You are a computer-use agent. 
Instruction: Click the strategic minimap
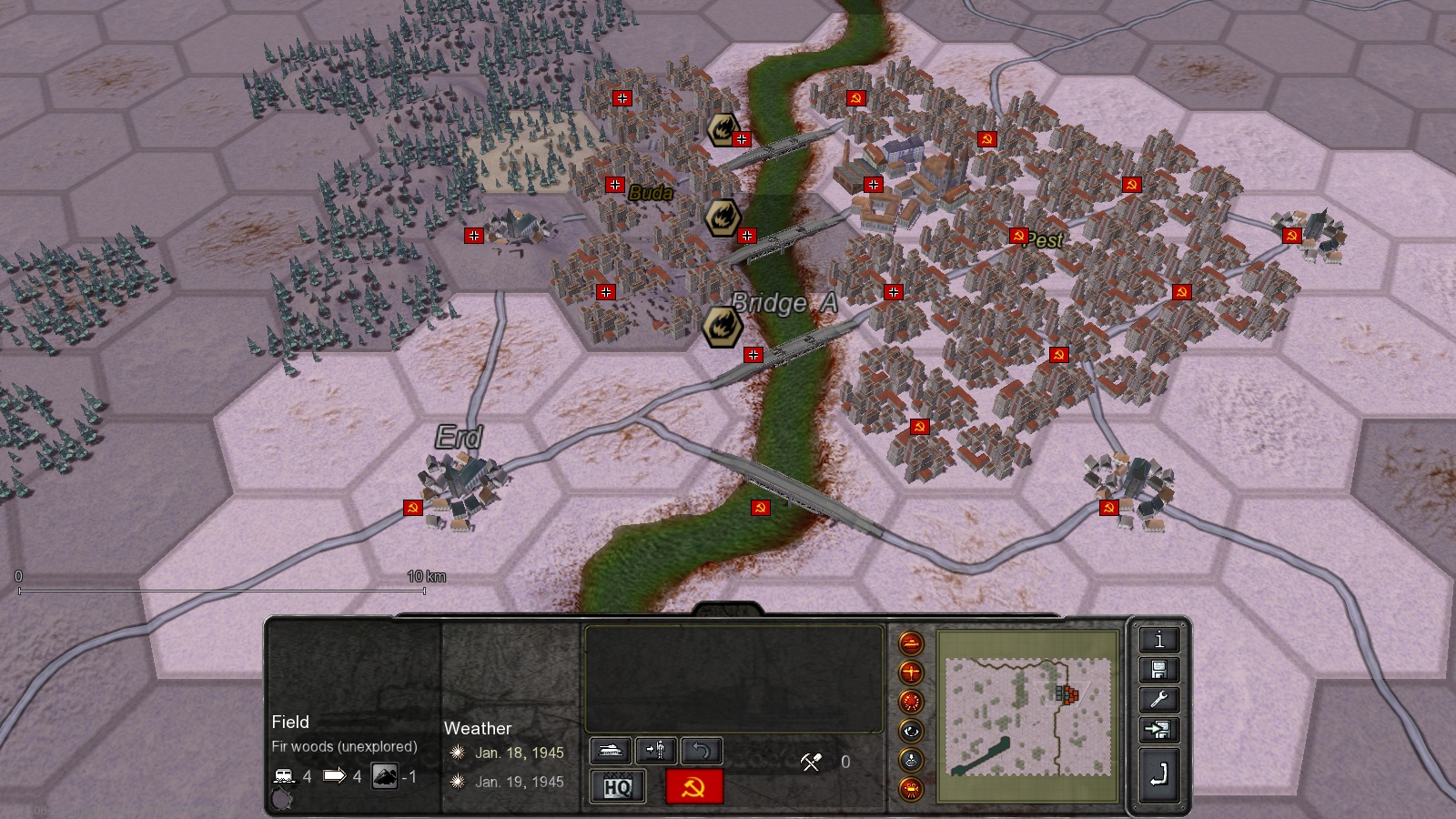(x=1028, y=716)
